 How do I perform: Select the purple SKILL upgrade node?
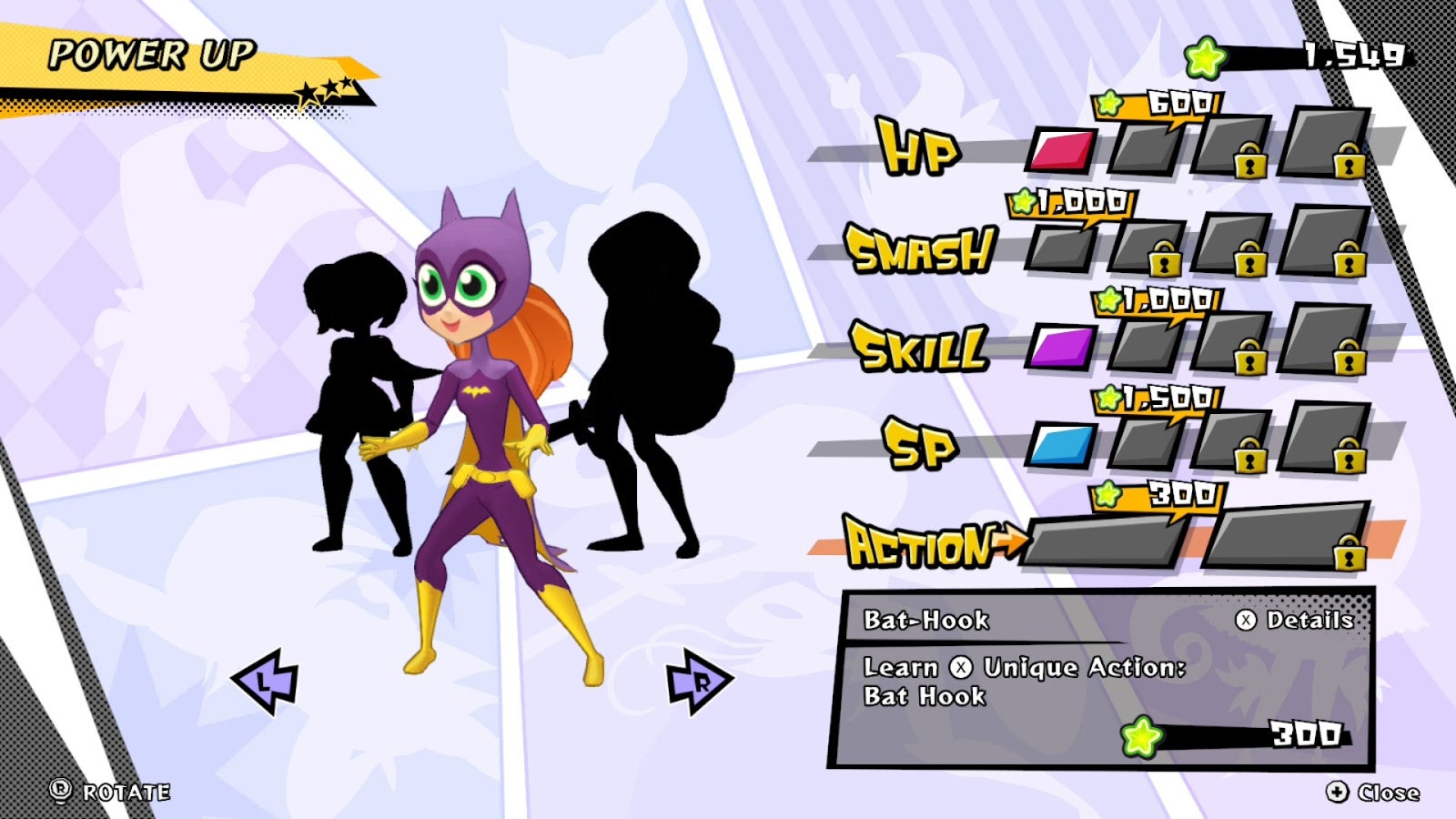(x=1063, y=346)
